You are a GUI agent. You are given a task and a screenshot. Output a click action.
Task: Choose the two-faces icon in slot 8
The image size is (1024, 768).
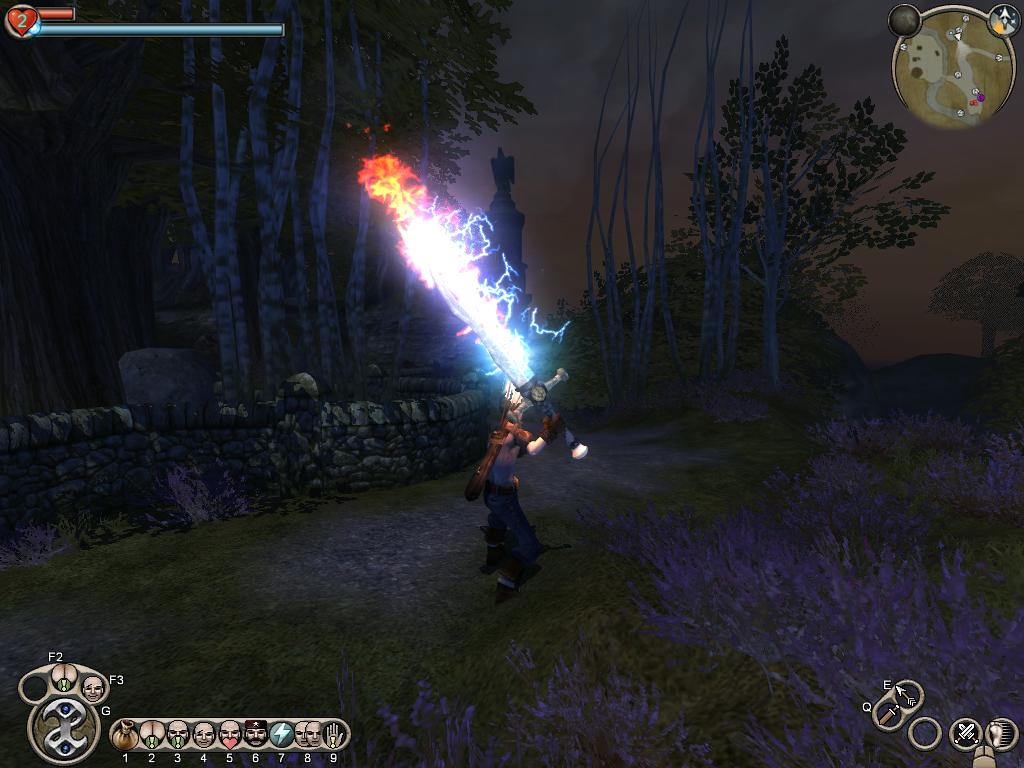point(308,736)
